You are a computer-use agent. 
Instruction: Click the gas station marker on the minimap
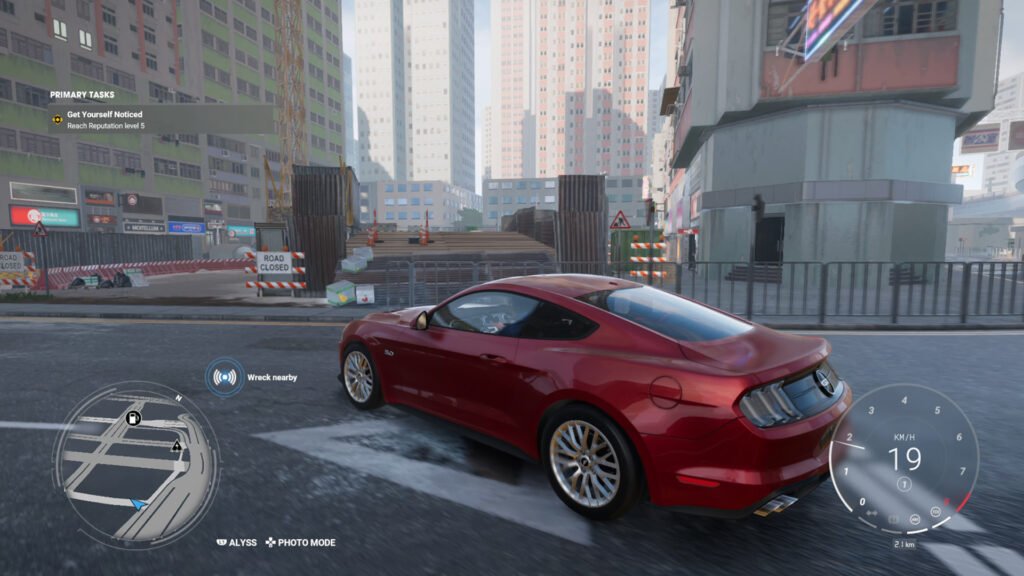click(x=133, y=418)
